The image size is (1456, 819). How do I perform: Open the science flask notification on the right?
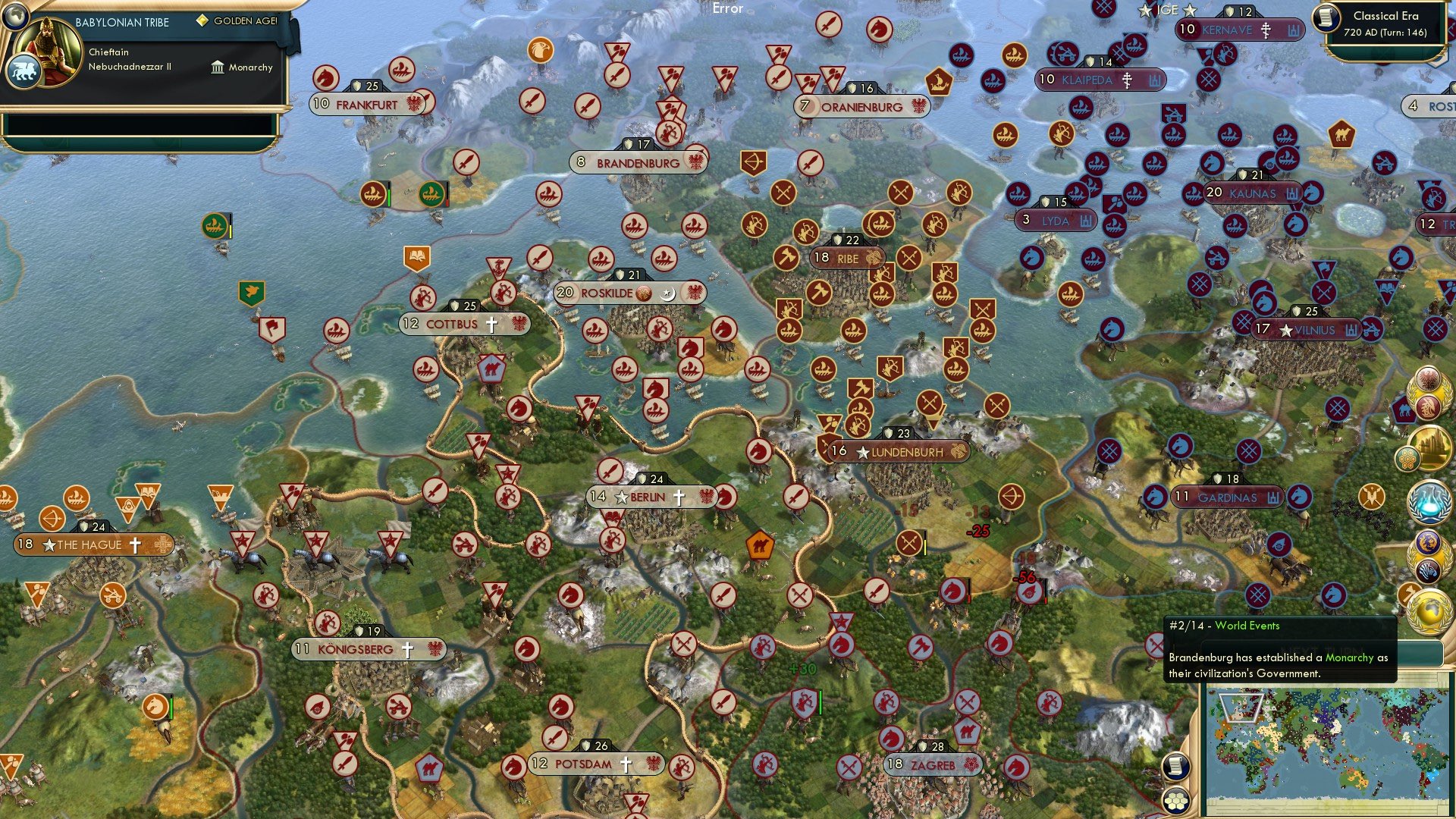1429,499
